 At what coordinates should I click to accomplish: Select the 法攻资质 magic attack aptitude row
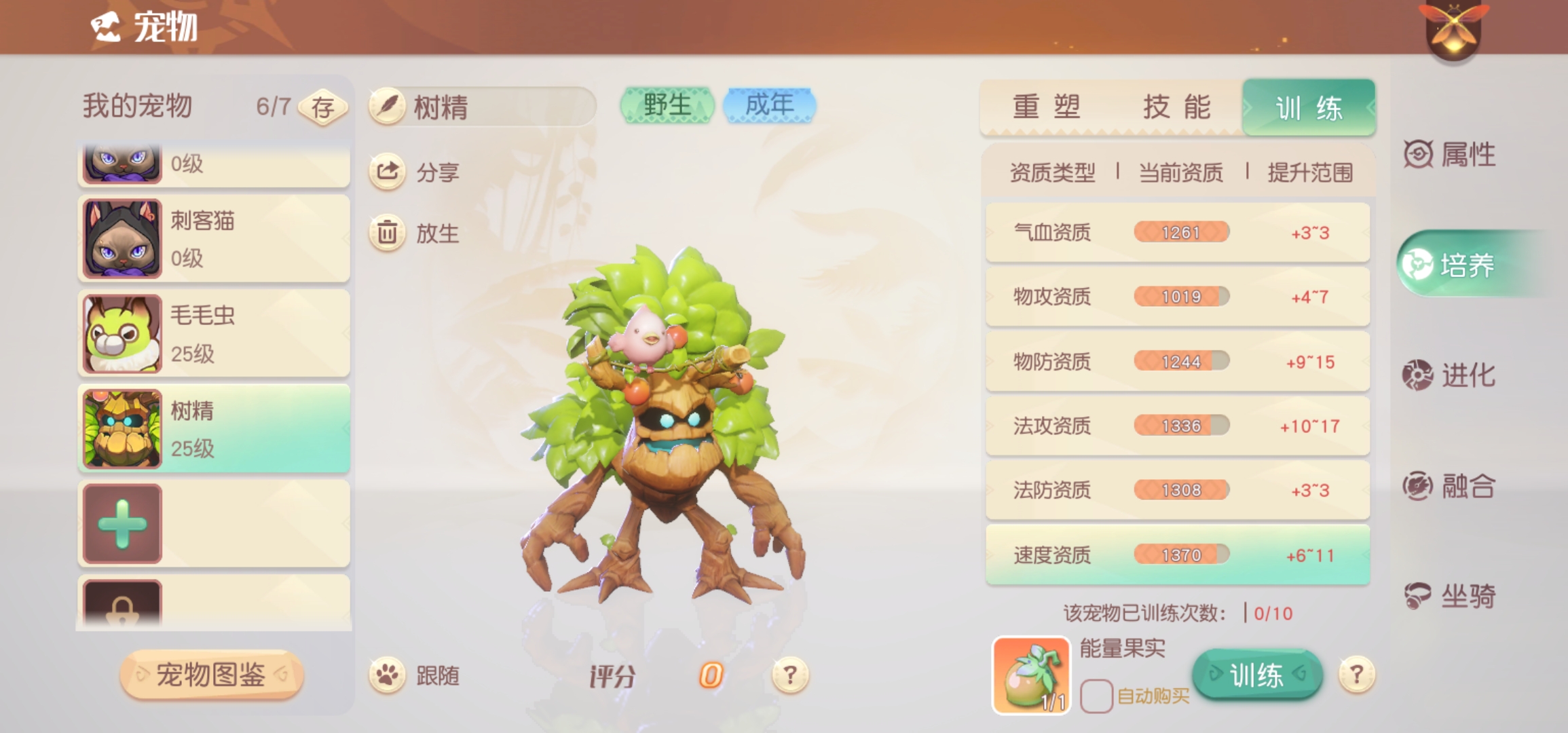(x=1178, y=426)
